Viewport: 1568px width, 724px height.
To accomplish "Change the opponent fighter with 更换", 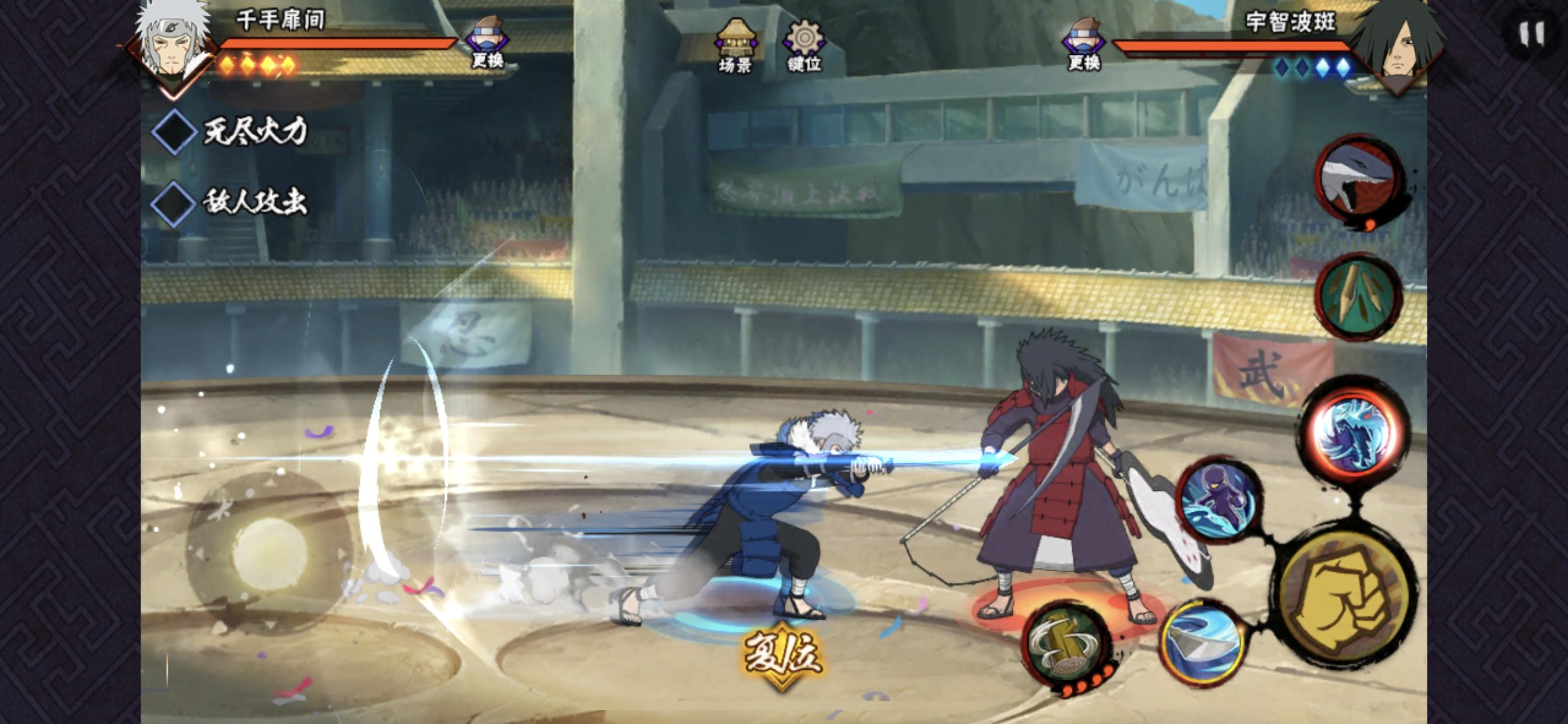I will click(x=1083, y=44).
